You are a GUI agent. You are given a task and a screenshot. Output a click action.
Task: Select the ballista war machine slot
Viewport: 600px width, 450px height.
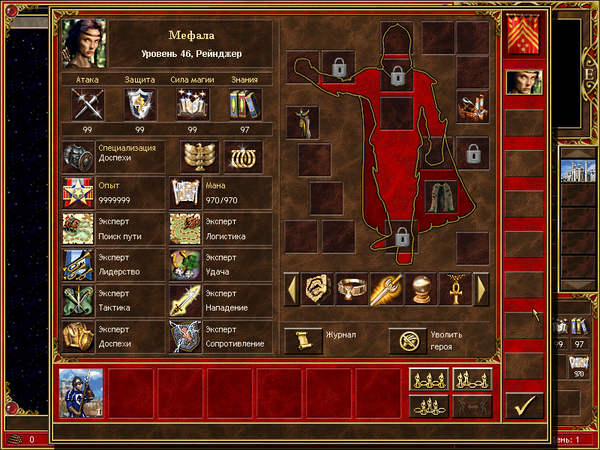coord(472,103)
